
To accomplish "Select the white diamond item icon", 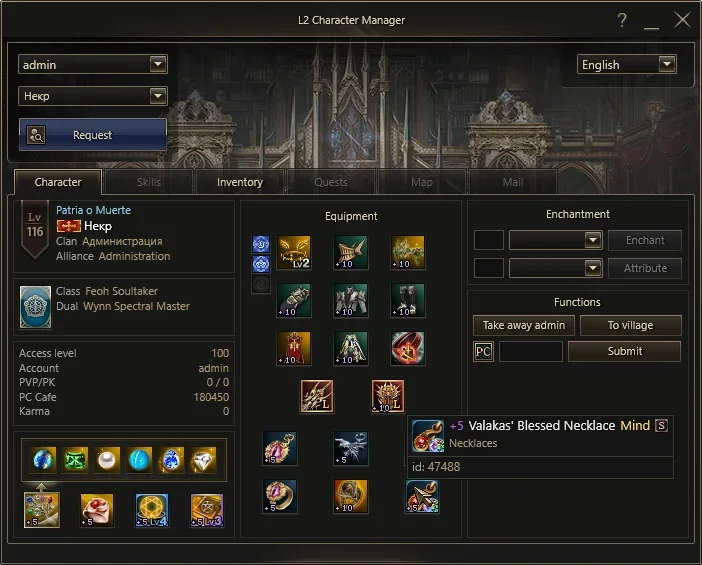I will click(202, 459).
